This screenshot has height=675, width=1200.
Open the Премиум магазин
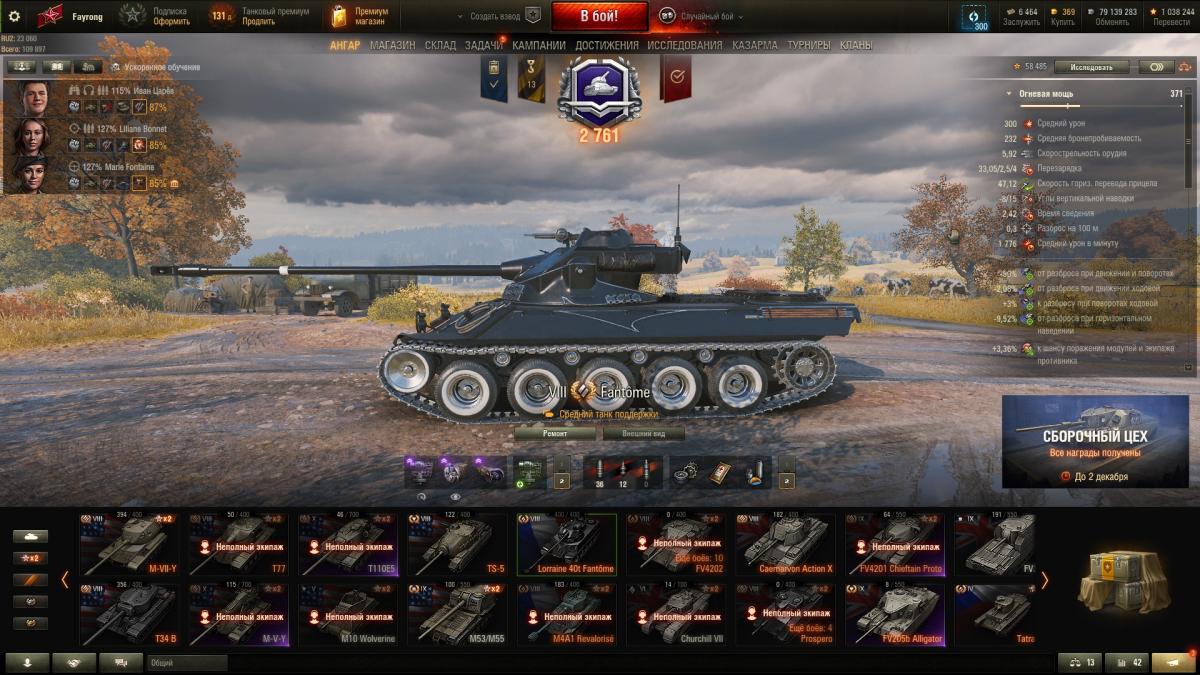(x=361, y=16)
